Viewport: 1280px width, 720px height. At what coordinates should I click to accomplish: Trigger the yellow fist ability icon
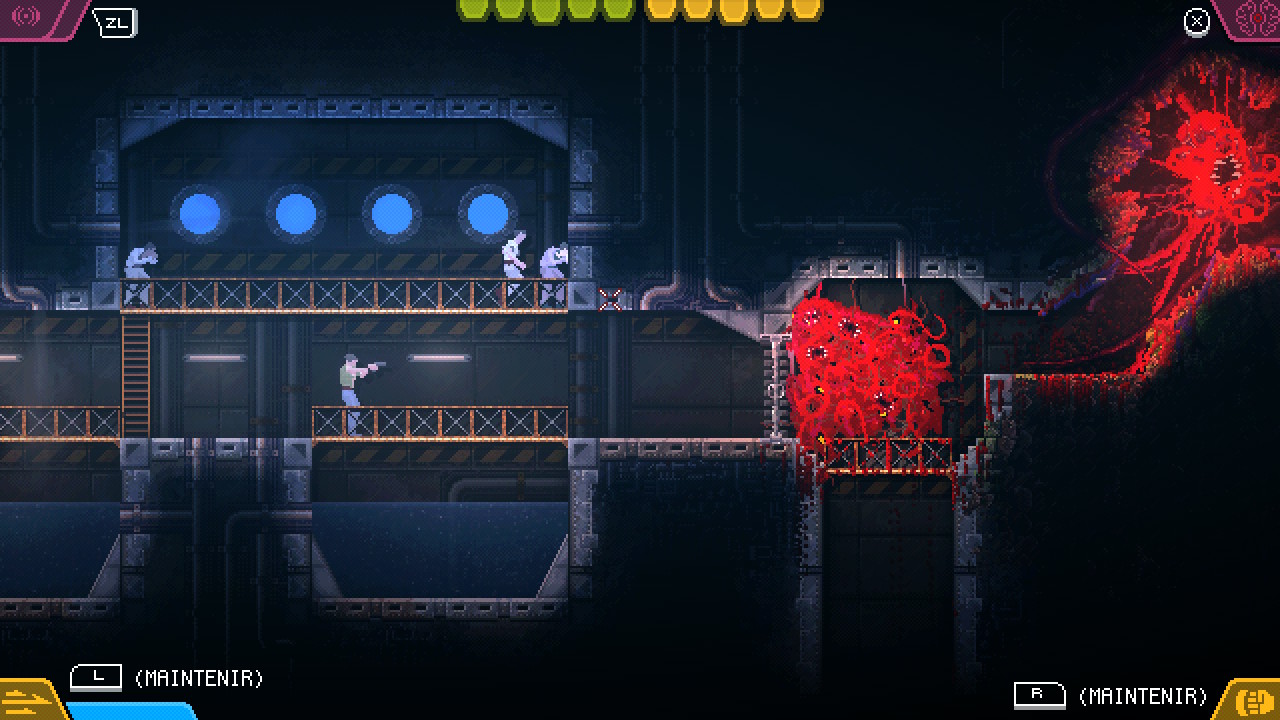click(1253, 699)
